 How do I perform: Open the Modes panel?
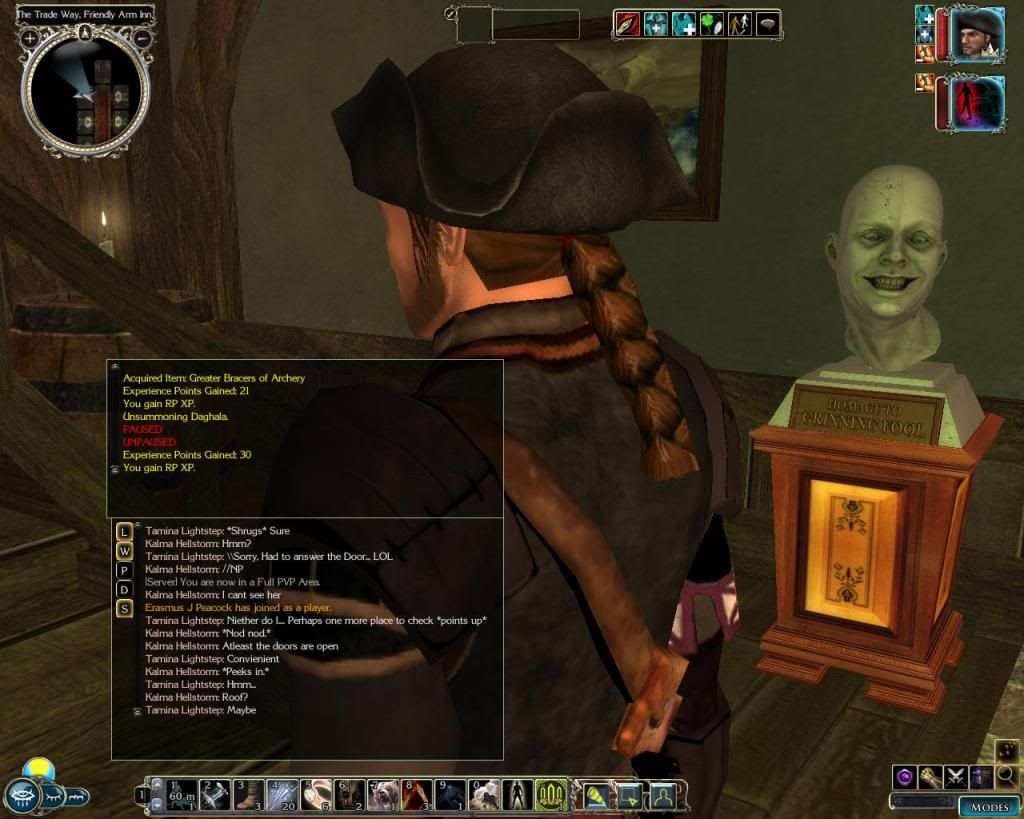click(x=987, y=806)
